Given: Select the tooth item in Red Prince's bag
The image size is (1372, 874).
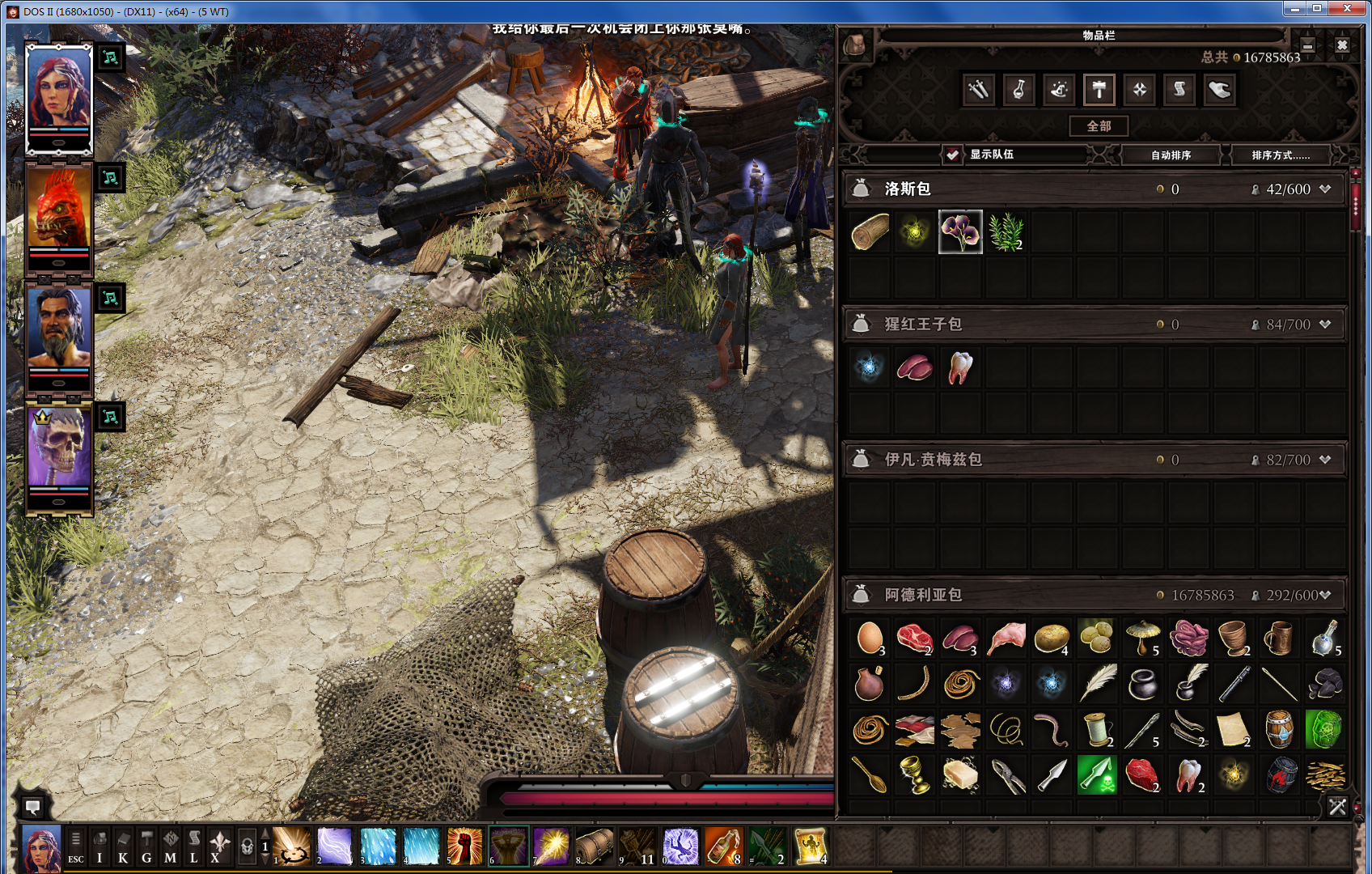Looking at the screenshot, I should coord(960,367).
